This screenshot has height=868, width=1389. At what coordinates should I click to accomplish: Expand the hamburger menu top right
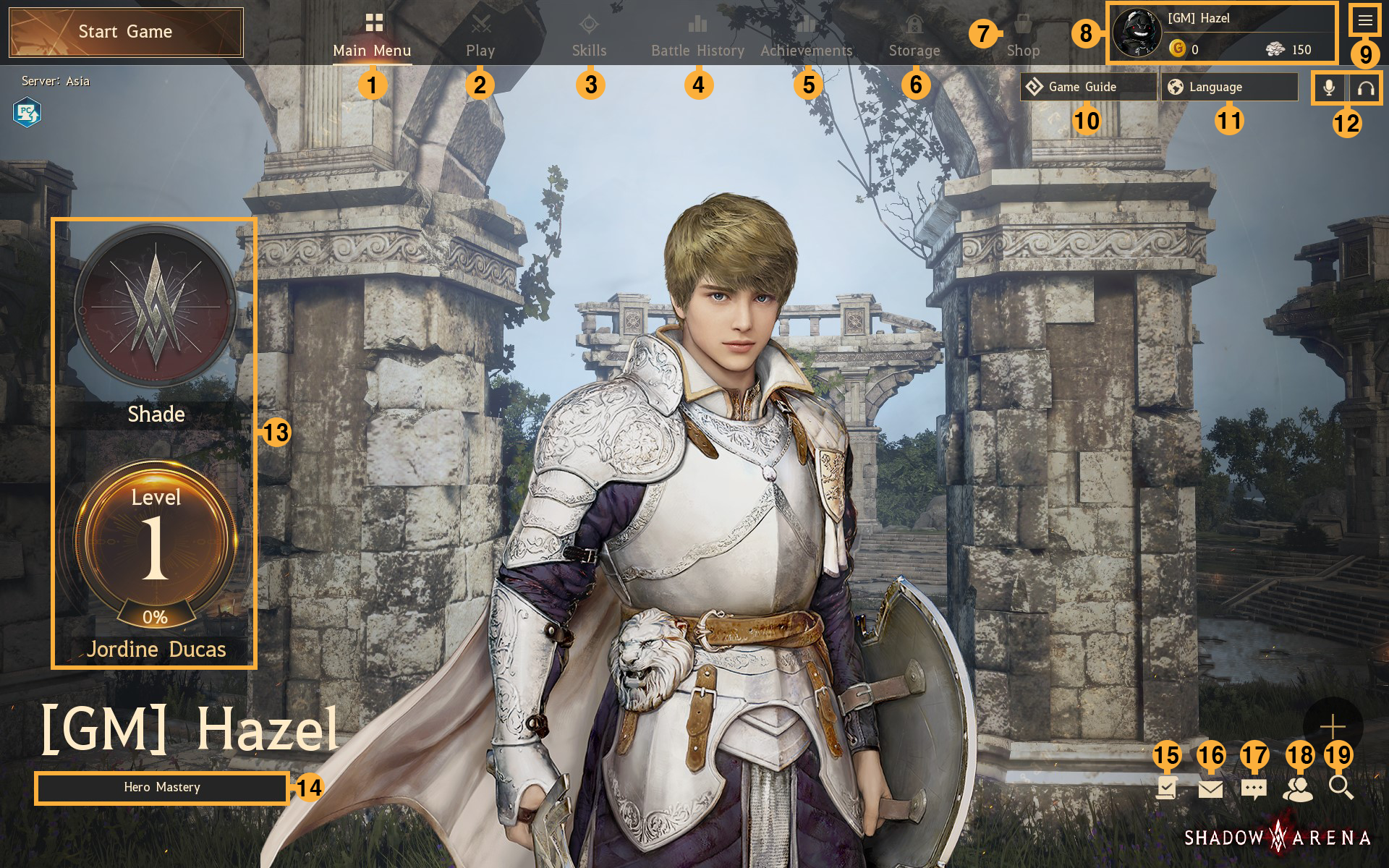pos(1366,20)
